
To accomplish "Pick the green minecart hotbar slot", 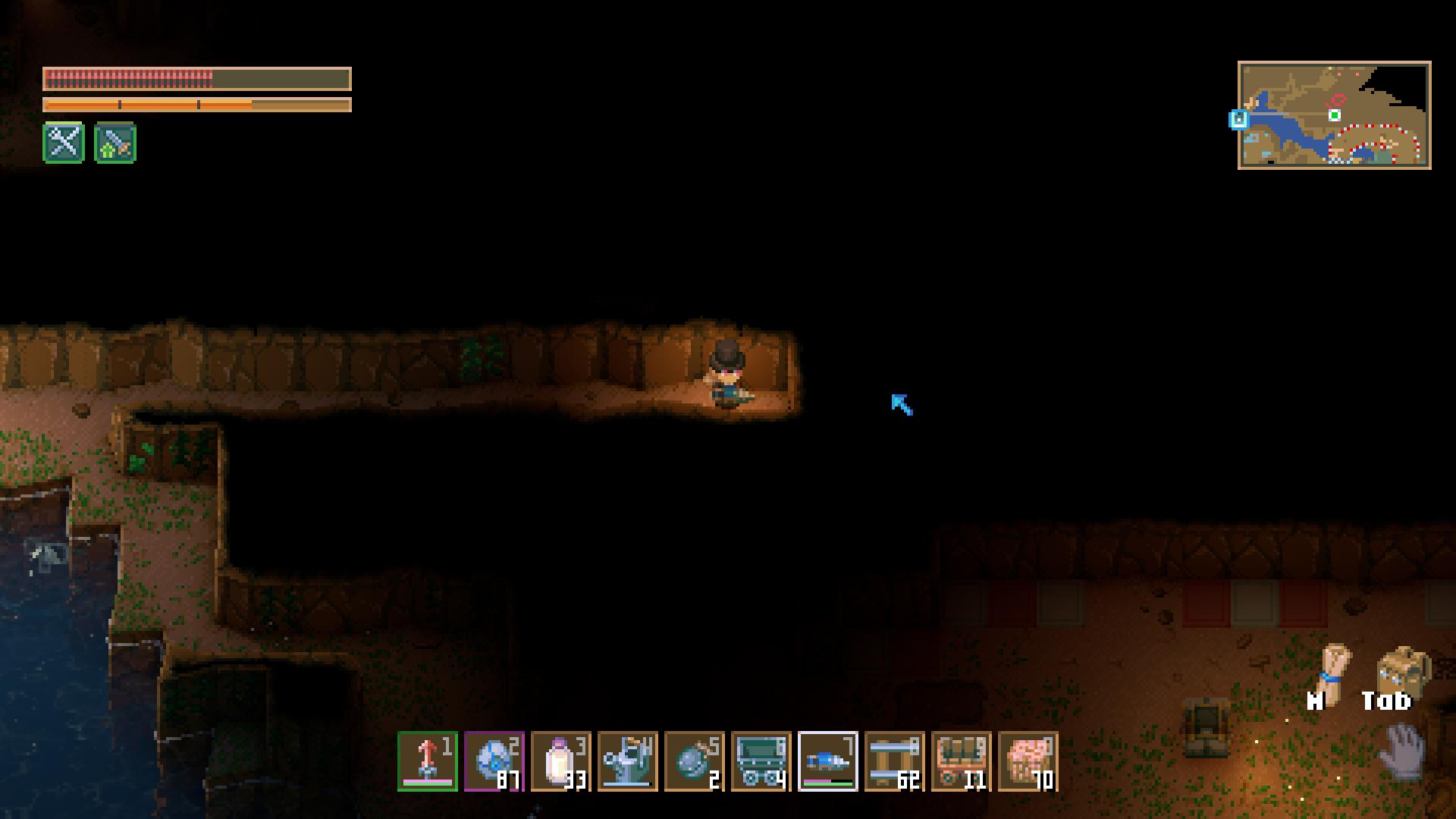I will pyautogui.click(x=761, y=761).
